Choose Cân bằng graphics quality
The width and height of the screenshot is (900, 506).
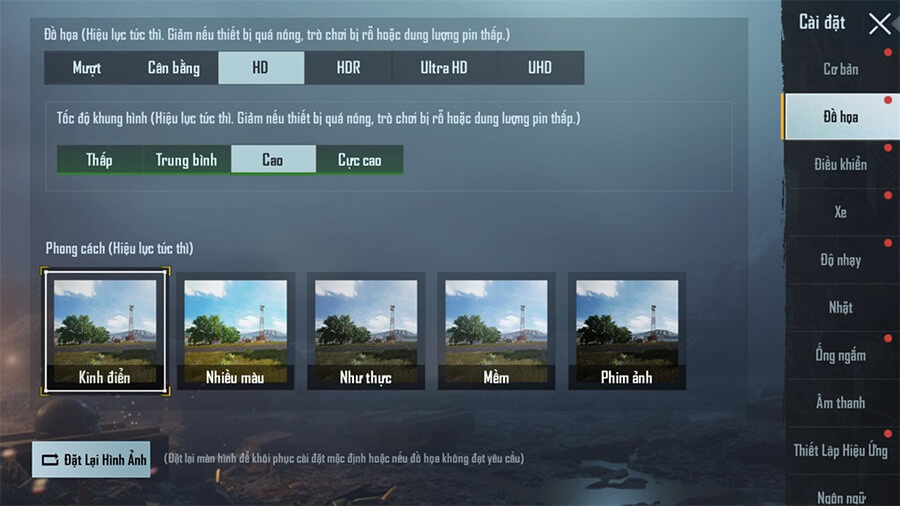(x=174, y=68)
